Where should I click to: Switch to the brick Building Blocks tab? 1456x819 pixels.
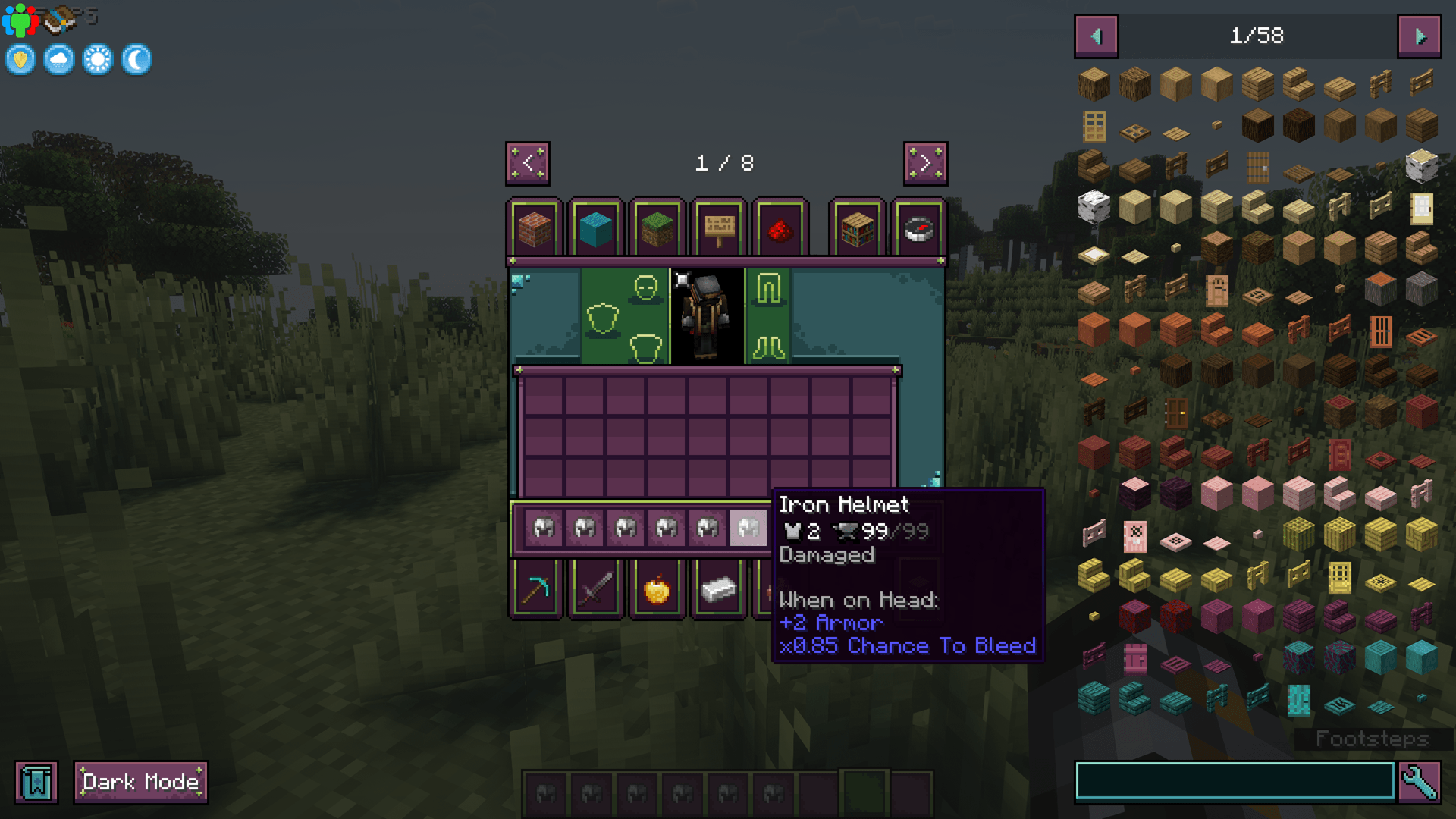tap(535, 227)
